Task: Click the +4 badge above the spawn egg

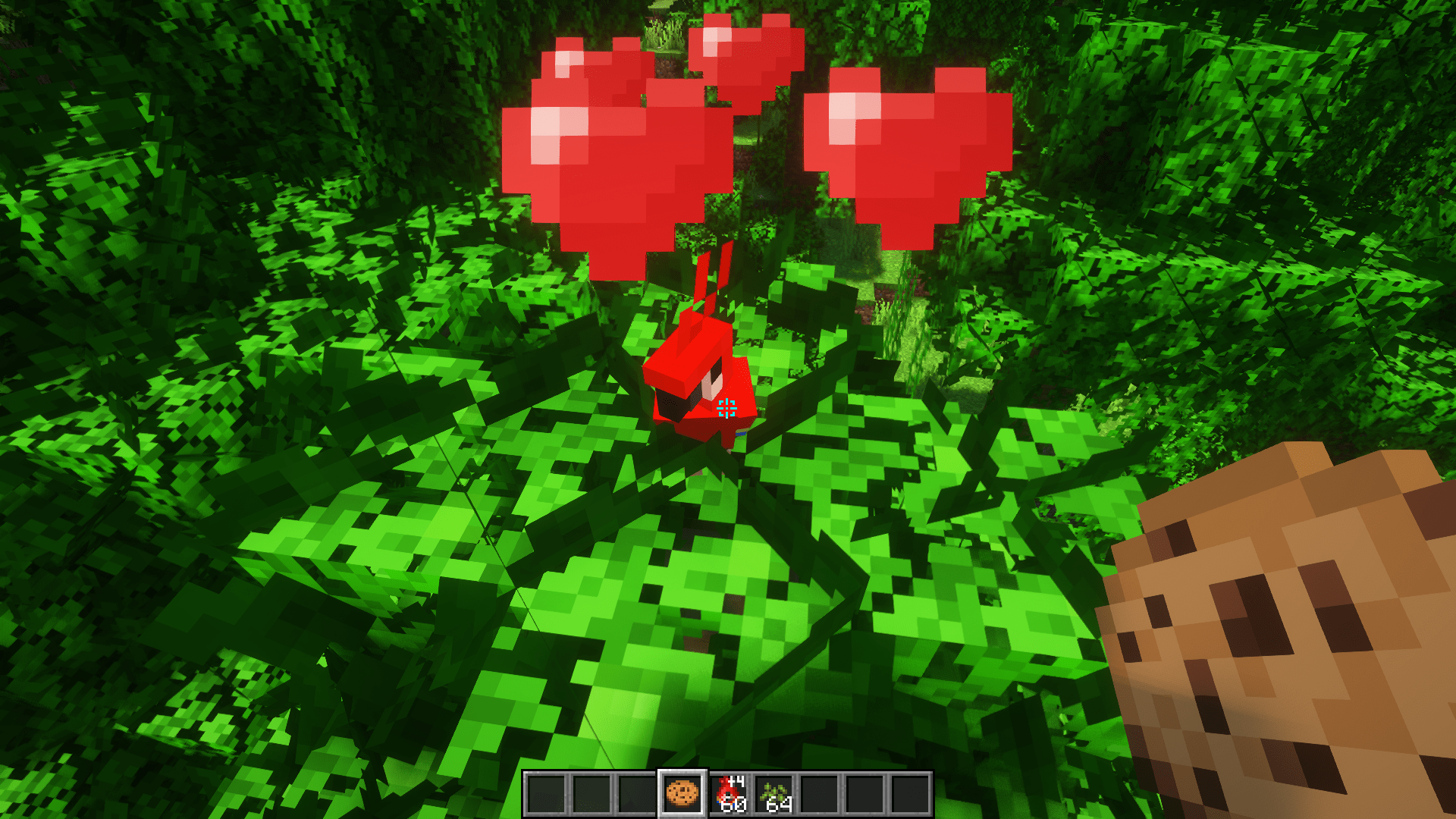Action: (x=736, y=781)
